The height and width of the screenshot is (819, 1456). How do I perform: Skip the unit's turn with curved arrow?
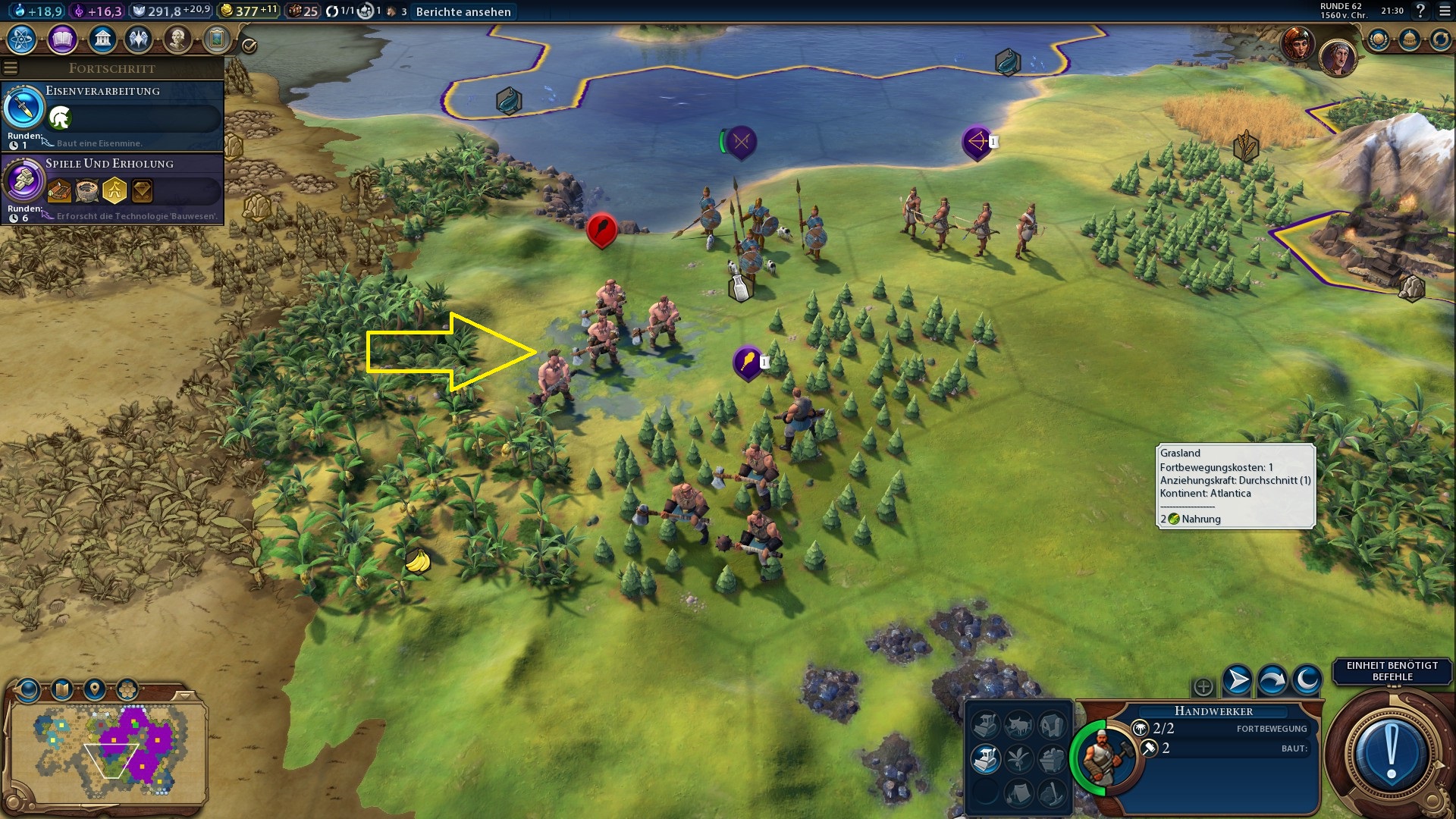1272,679
